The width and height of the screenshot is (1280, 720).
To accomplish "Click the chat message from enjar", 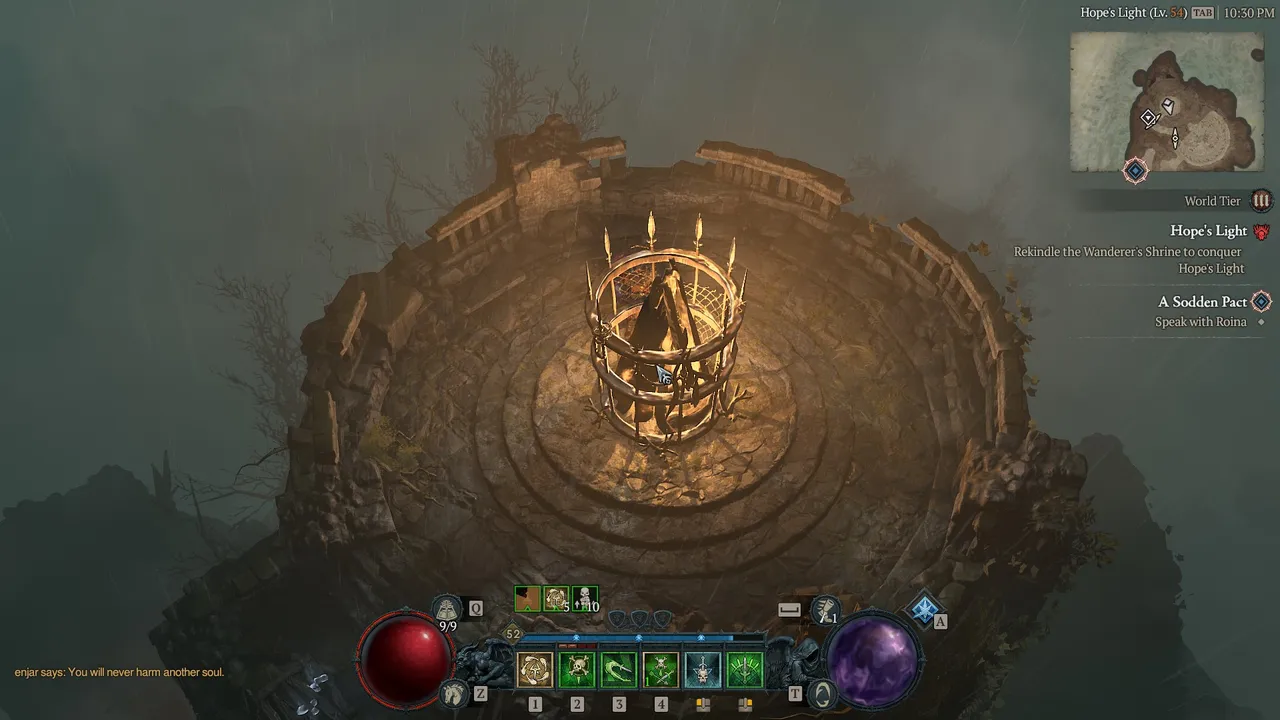I will click(119, 672).
